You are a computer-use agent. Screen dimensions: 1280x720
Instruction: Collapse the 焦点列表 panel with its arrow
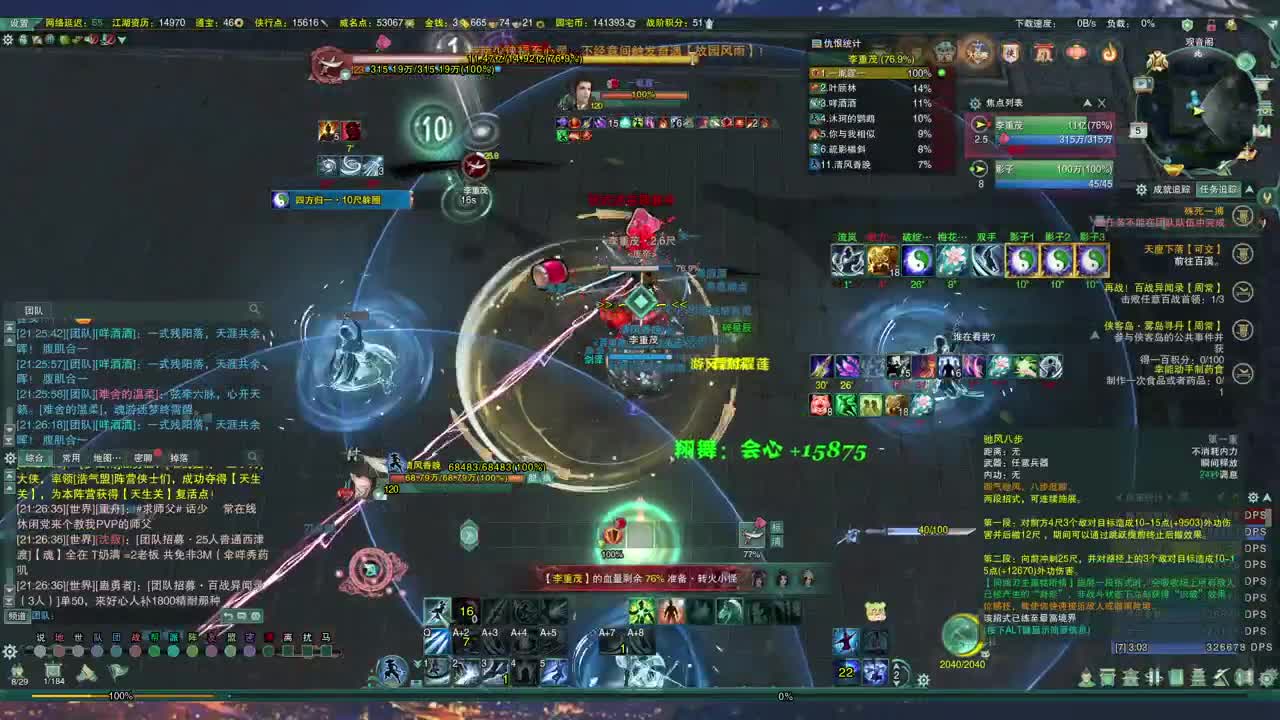point(1088,103)
